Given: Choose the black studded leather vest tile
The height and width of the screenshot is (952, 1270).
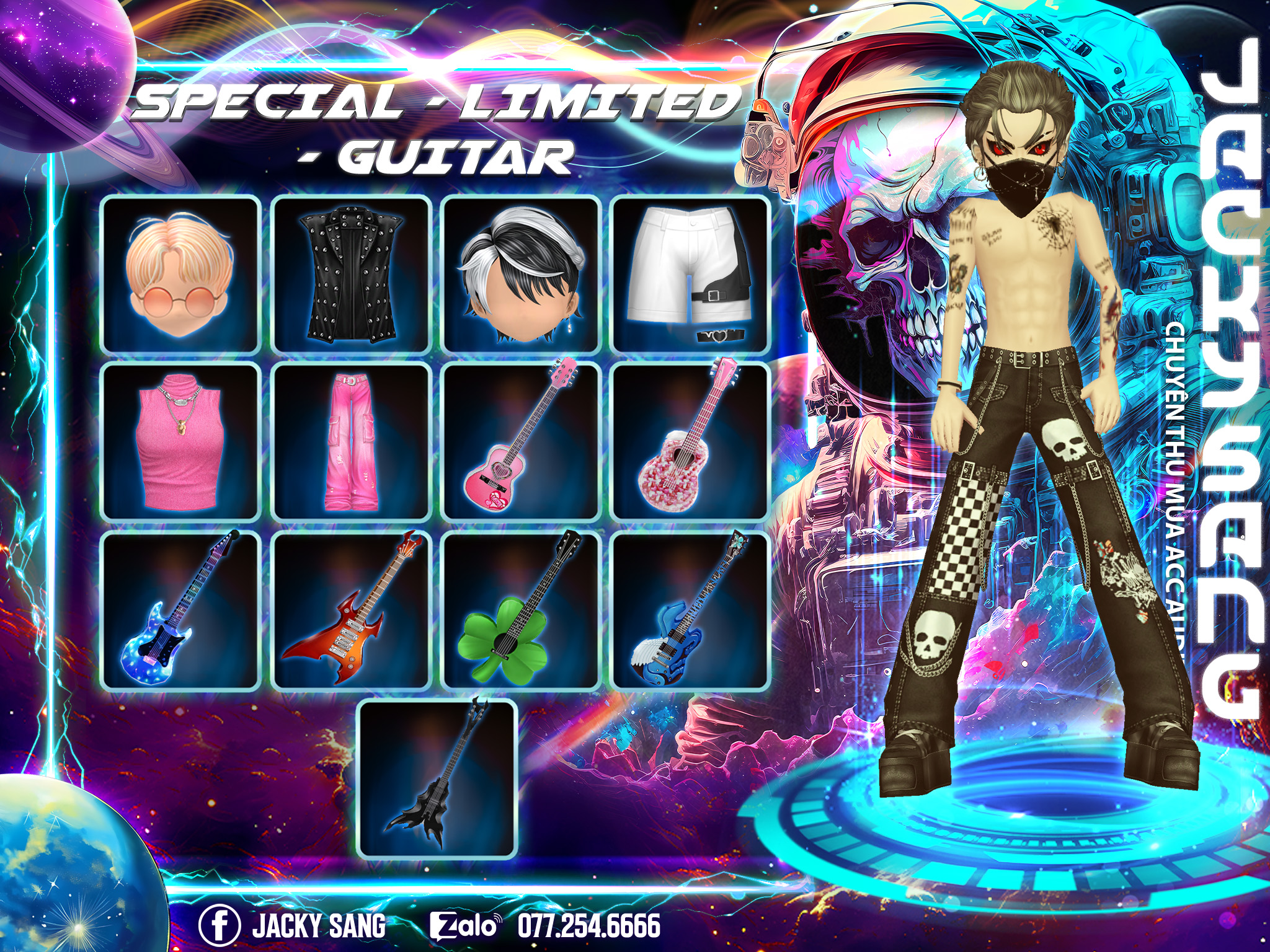Looking at the screenshot, I should (351, 275).
